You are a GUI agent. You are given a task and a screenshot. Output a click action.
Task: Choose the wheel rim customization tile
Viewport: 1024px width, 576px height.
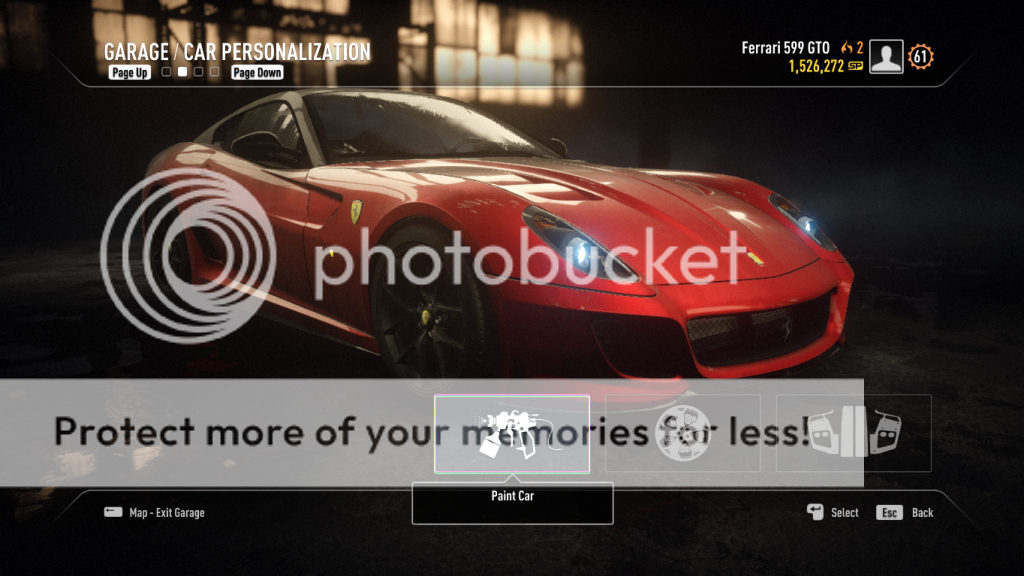[x=683, y=434]
